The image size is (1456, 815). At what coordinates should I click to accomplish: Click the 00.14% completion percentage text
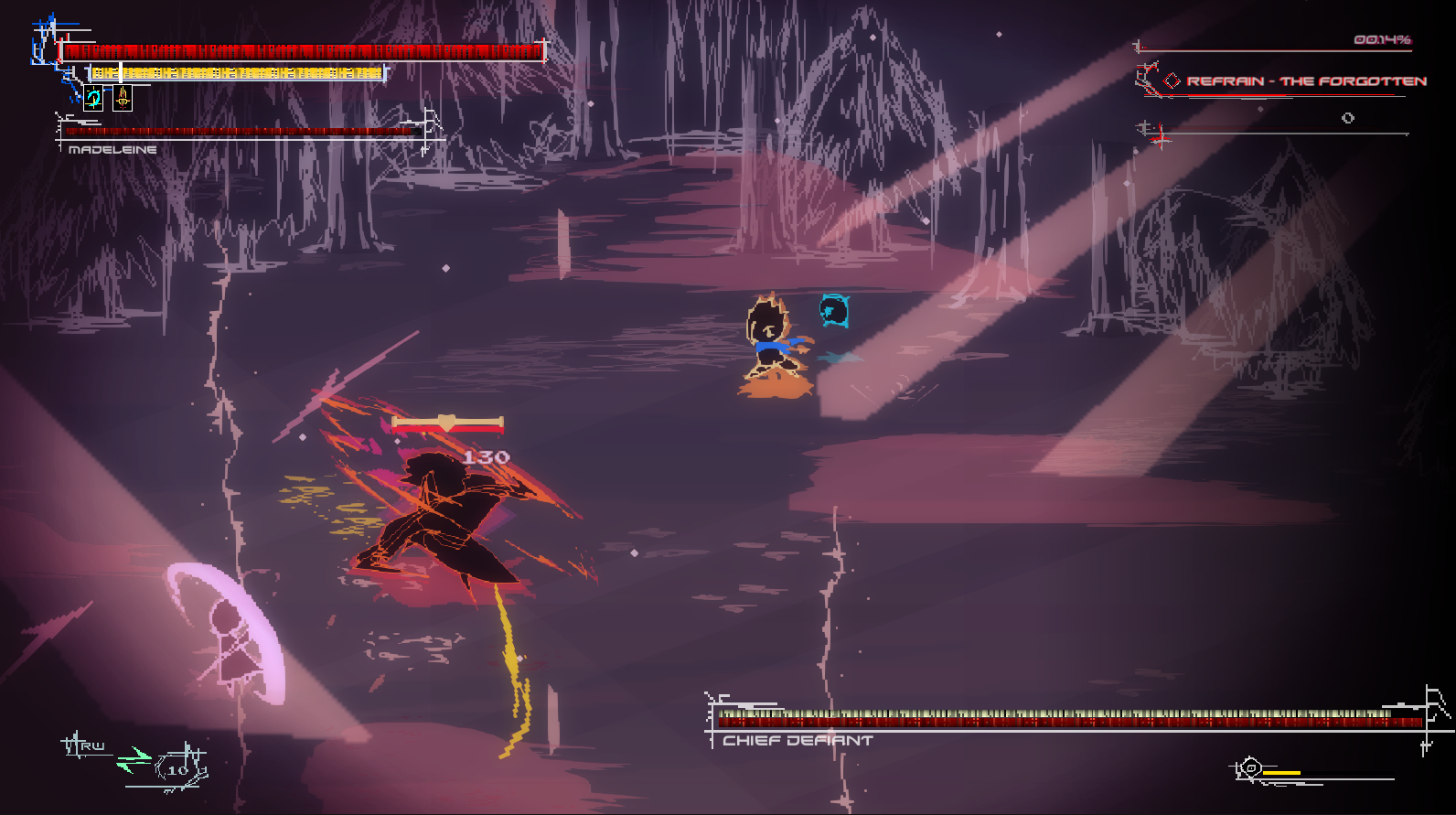[x=1381, y=41]
